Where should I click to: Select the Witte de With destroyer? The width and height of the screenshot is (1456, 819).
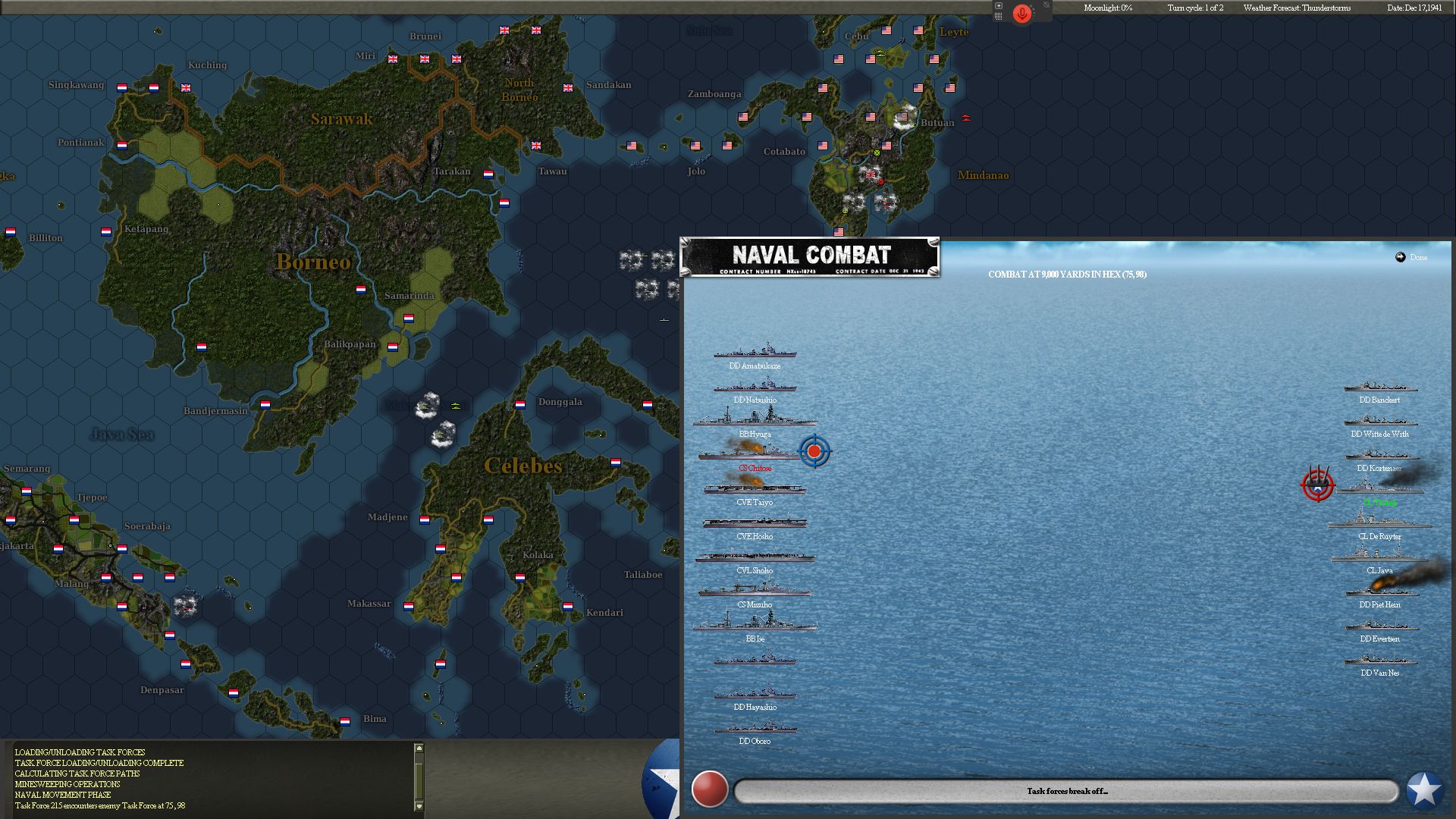(x=1379, y=421)
